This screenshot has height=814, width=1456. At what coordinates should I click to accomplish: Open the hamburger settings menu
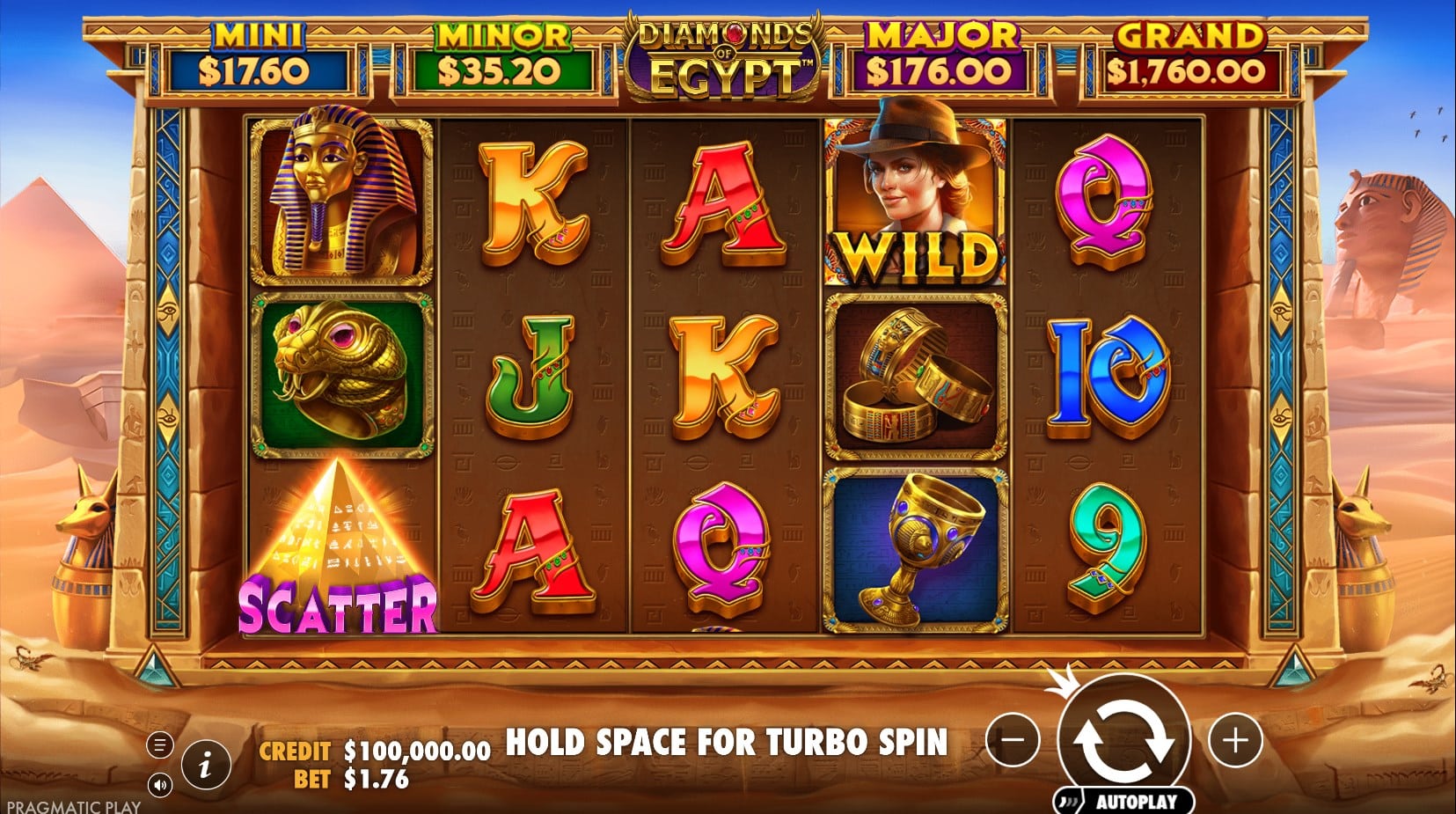coord(159,745)
